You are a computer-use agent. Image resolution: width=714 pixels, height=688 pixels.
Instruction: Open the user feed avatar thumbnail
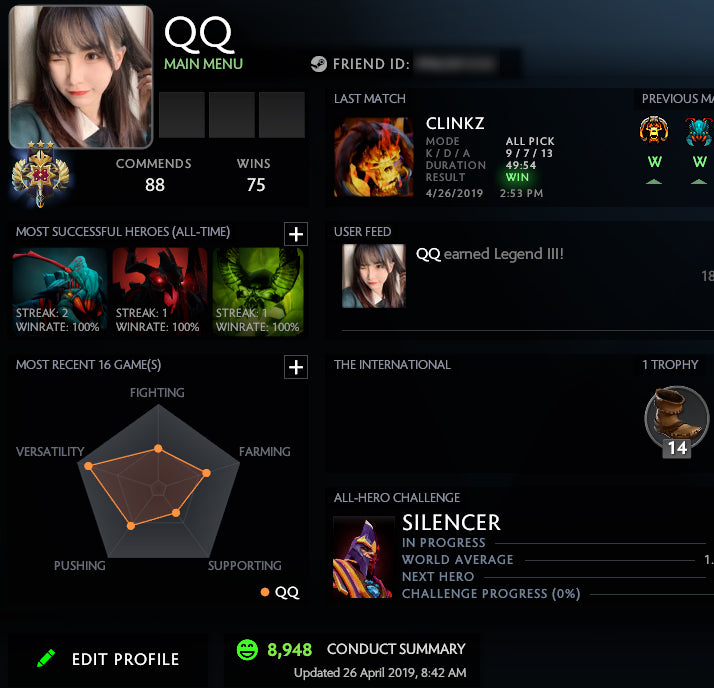coord(373,276)
